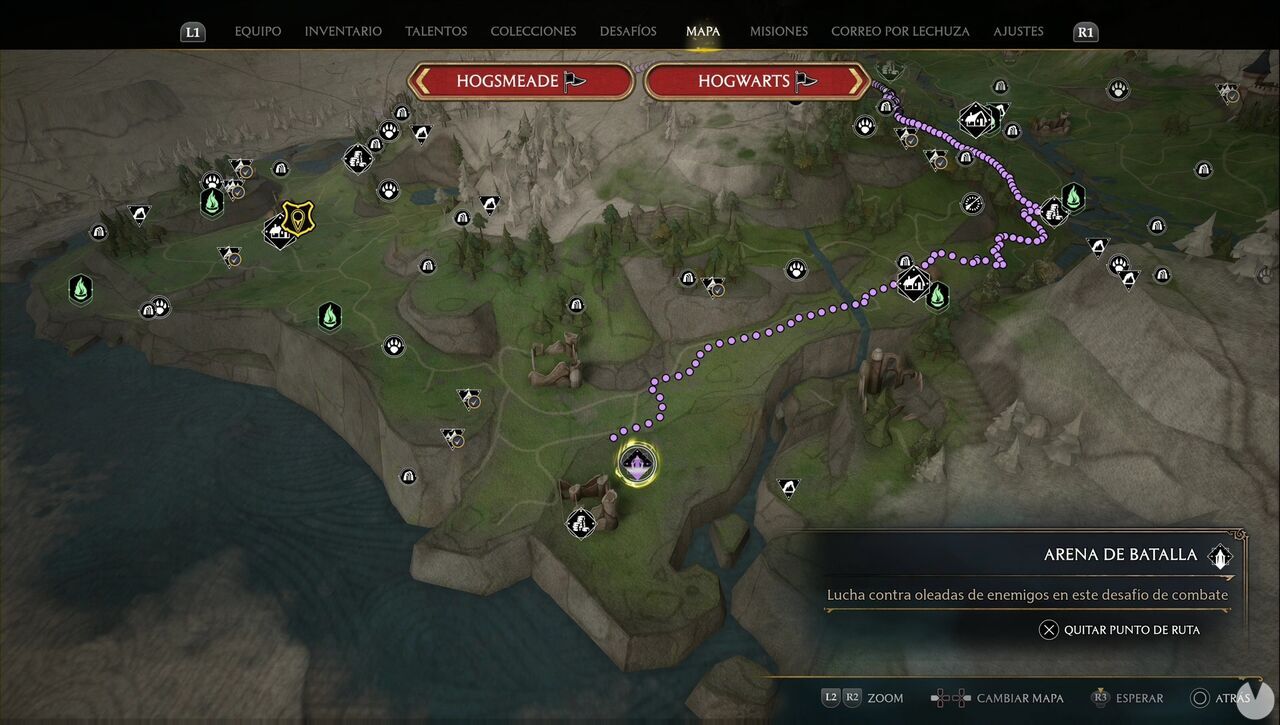Switch to the Misiones tab
This screenshot has width=1280, height=725.
(x=778, y=31)
